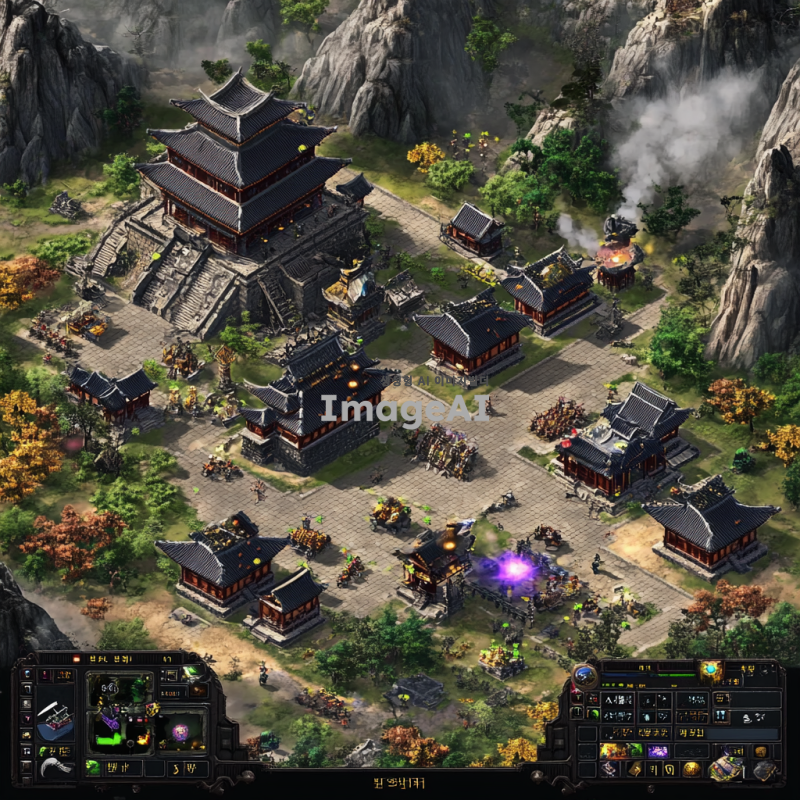Viewport: 800px width, 800px height.
Task: Select the golden helmet command icon
Action: pos(690,768)
